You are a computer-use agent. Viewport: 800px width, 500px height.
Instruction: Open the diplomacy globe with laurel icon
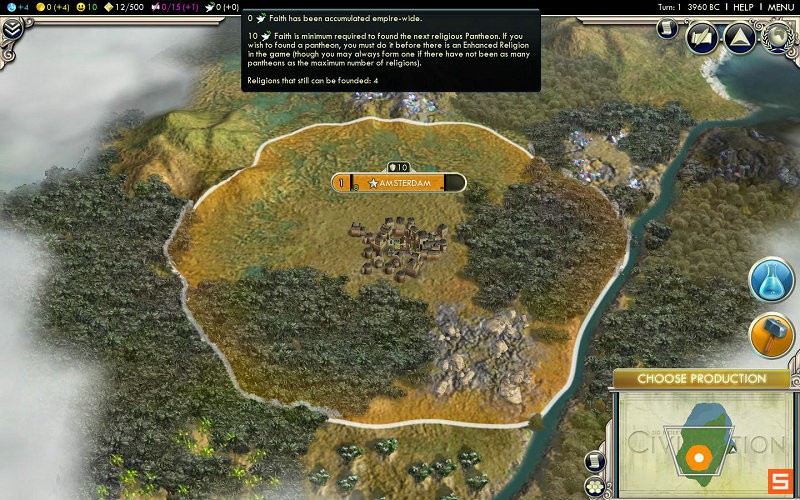(776, 38)
